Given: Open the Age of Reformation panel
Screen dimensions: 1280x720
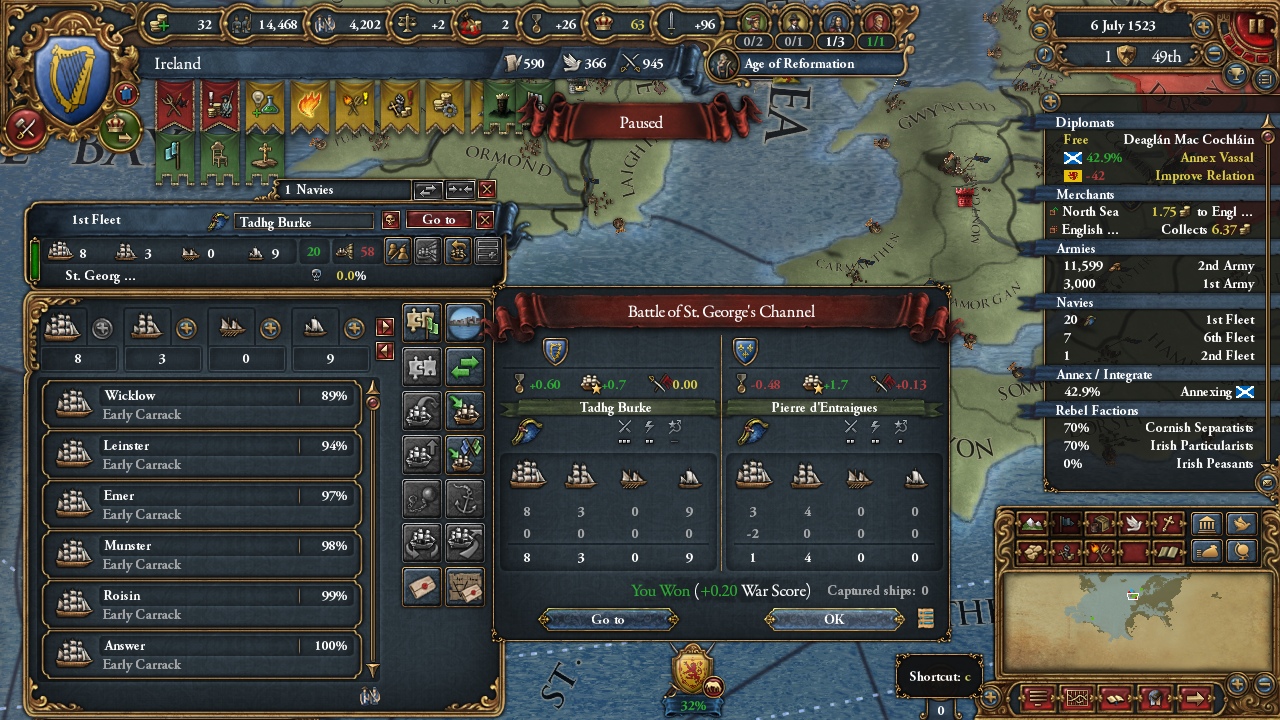Looking at the screenshot, I should pos(800,63).
